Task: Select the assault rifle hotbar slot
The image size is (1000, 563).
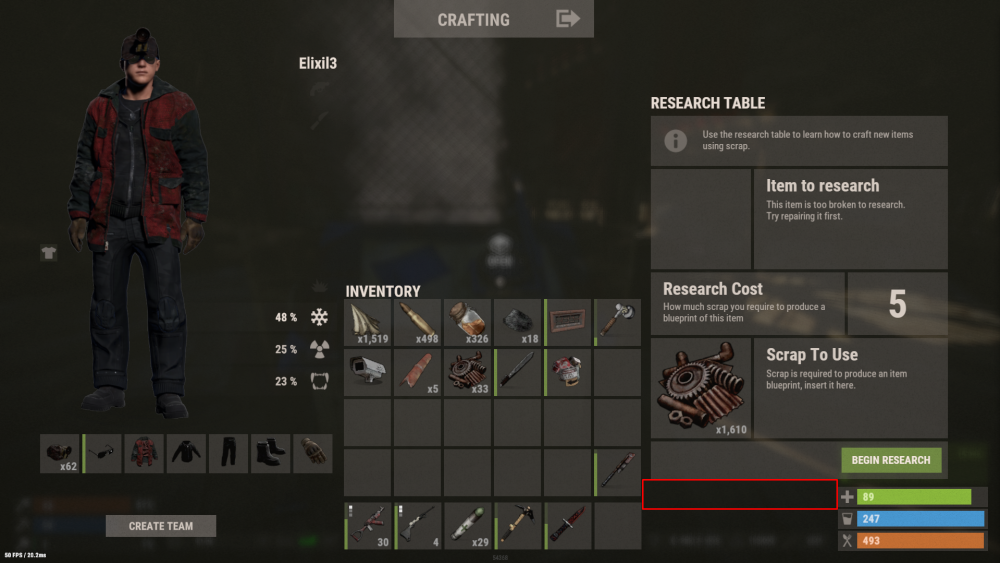Action: pos(368,526)
